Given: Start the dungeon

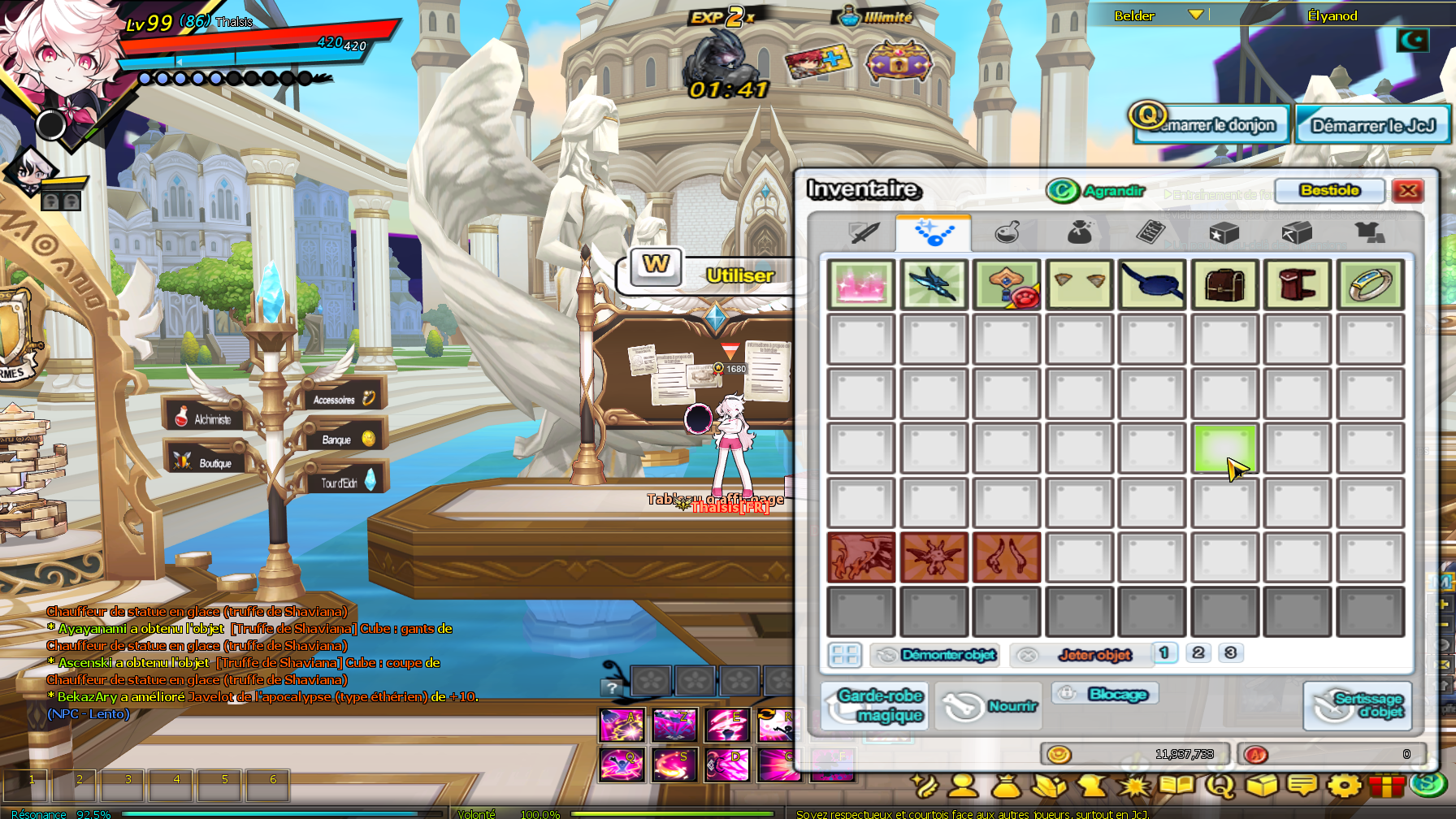Looking at the screenshot, I should pos(1212,126).
